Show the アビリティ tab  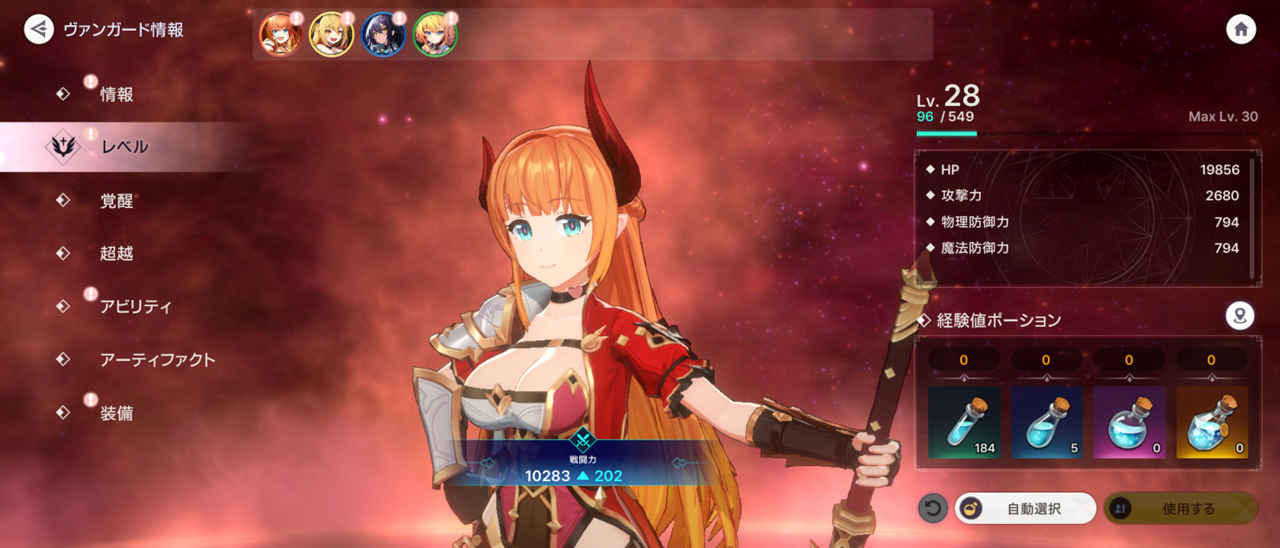tap(135, 307)
